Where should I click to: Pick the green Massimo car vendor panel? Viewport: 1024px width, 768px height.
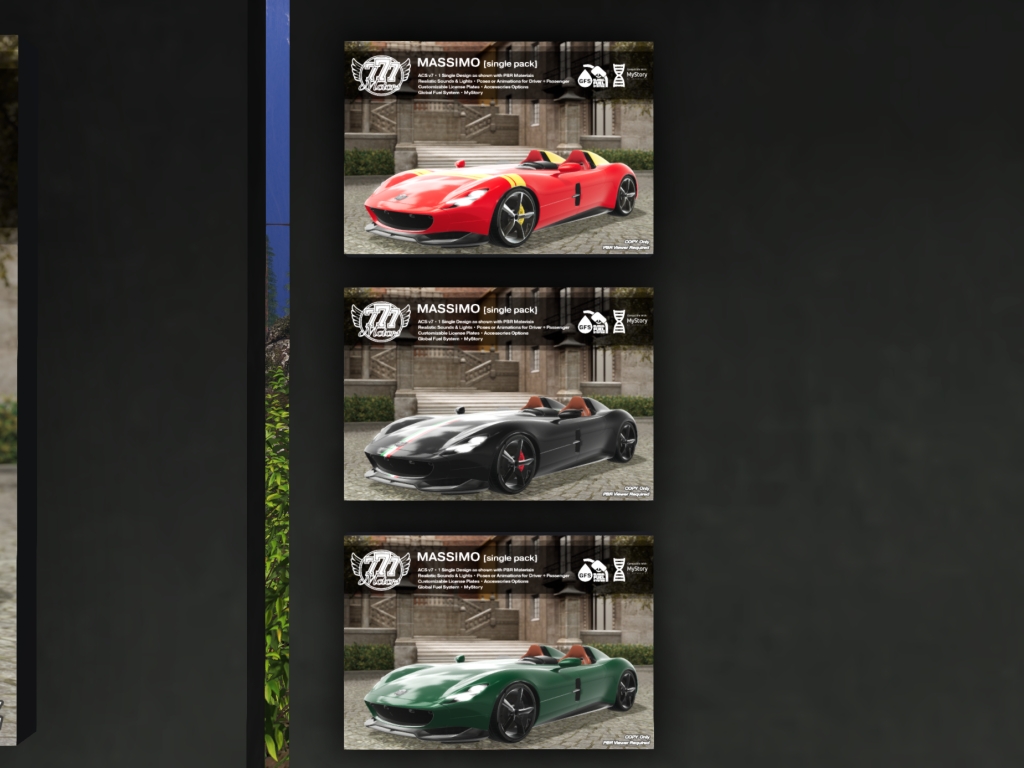[x=498, y=641]
